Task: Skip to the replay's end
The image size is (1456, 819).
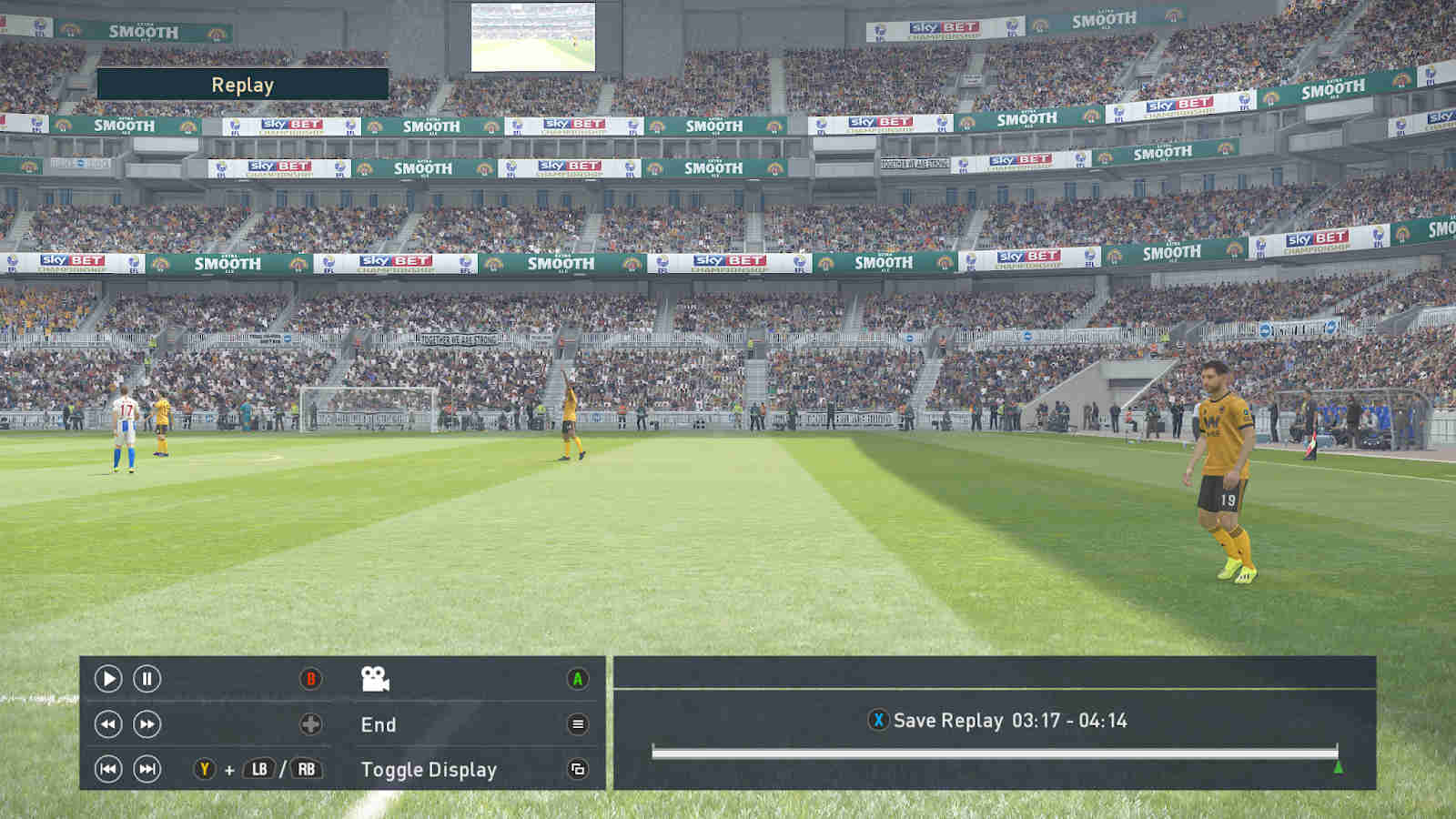Action: tap(147, 770)
